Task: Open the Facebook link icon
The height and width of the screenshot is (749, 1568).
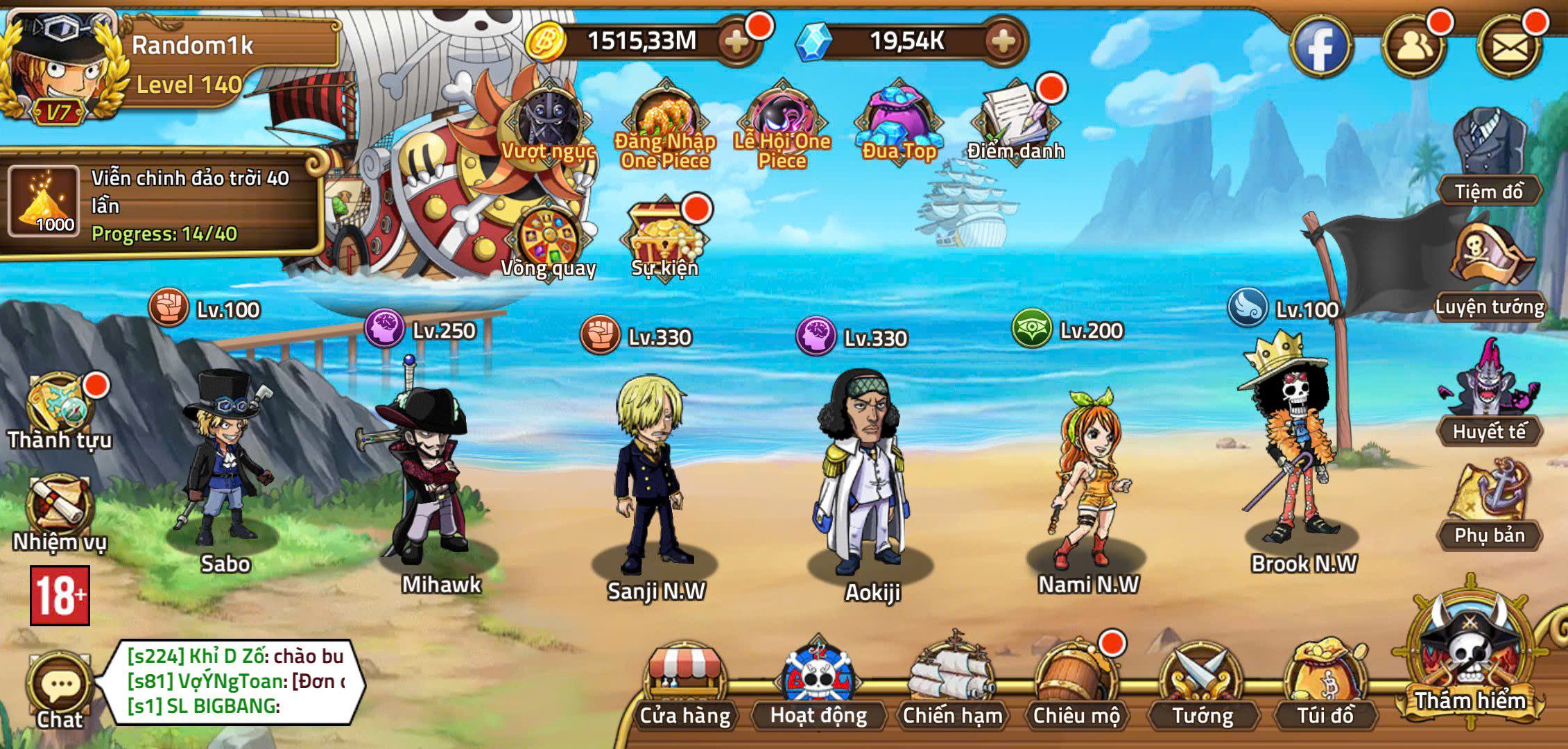Action: [x=1321, y=46]
